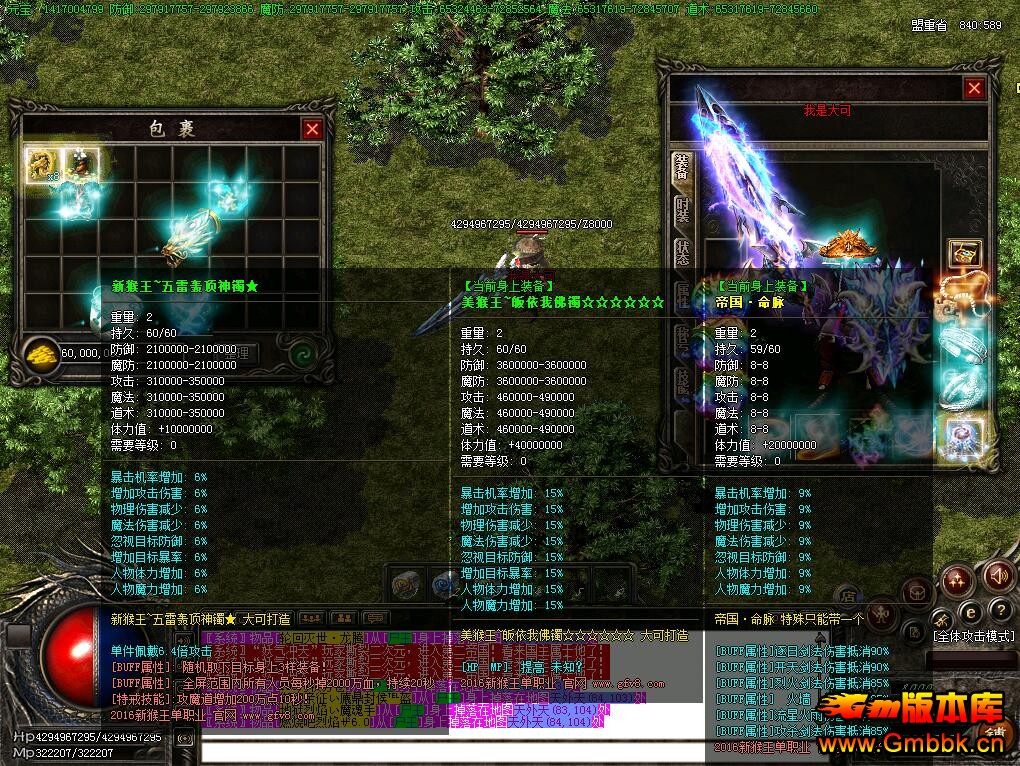Close the 包裹 inventory window

pyautogui.click(x=312, y=129)
